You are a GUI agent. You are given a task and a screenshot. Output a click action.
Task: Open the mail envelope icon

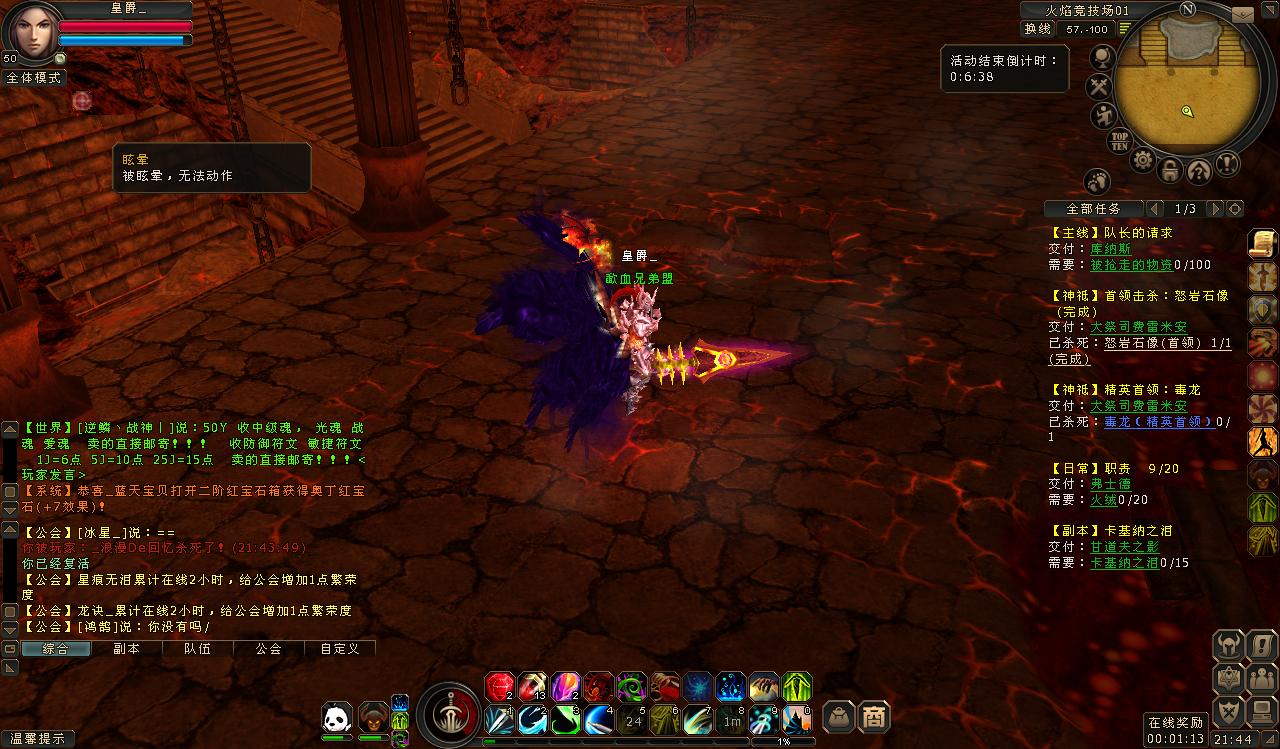click(x=1241, y=15)
